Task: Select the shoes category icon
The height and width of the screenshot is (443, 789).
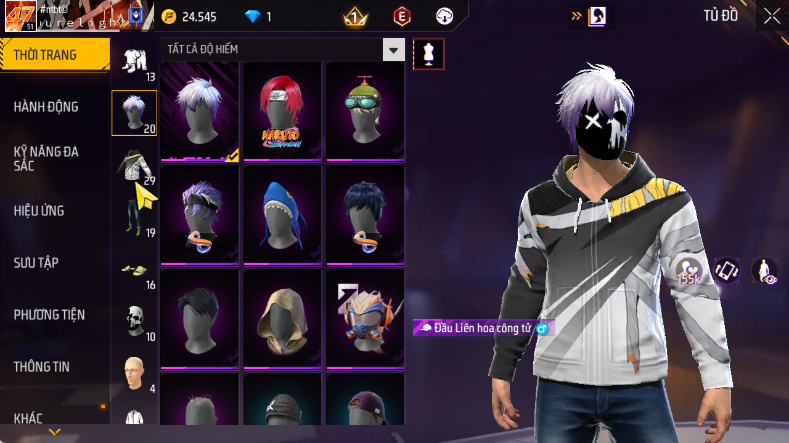Action: [133, 268]
